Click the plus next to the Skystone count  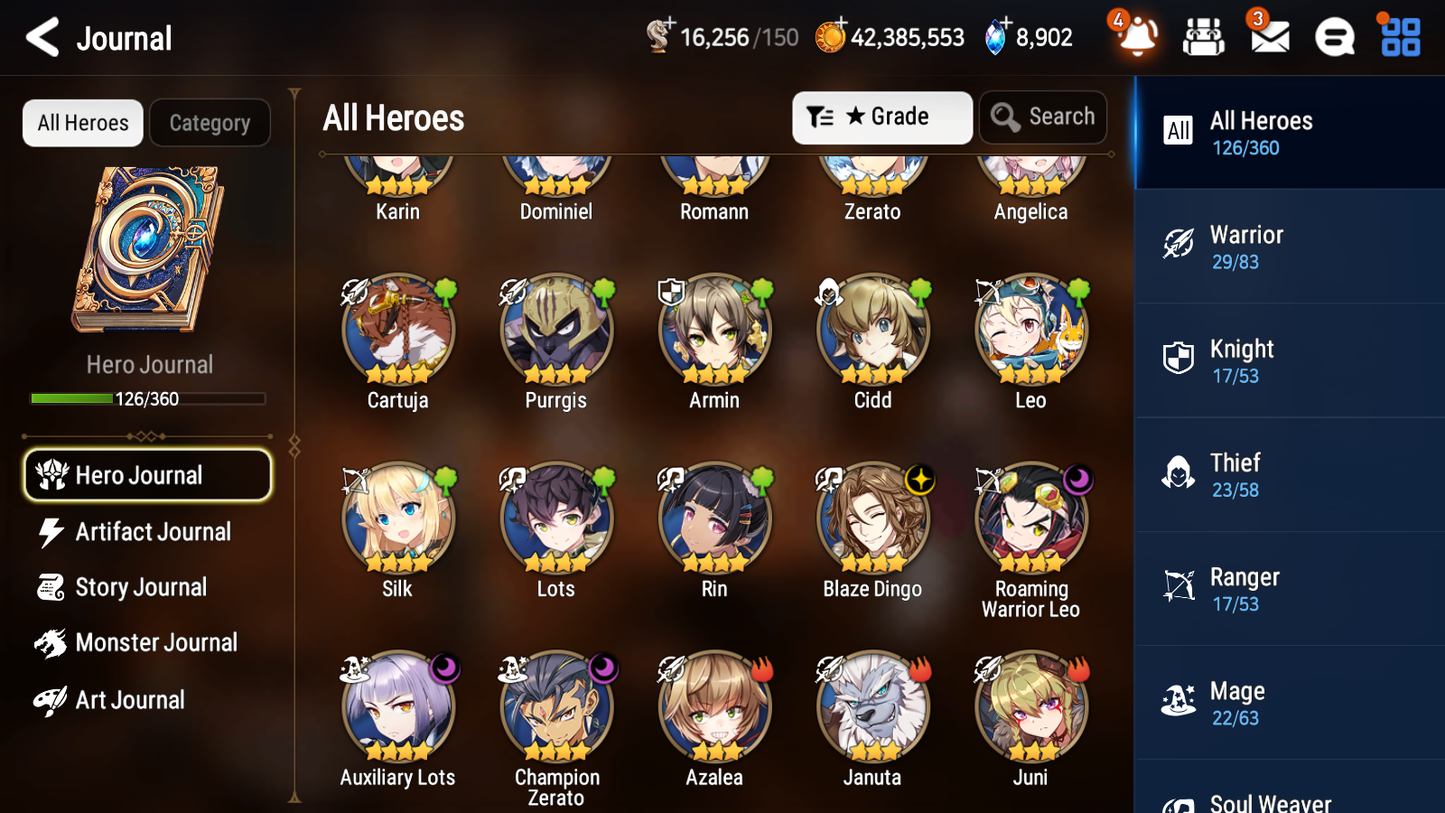[x=1006, y=21]
